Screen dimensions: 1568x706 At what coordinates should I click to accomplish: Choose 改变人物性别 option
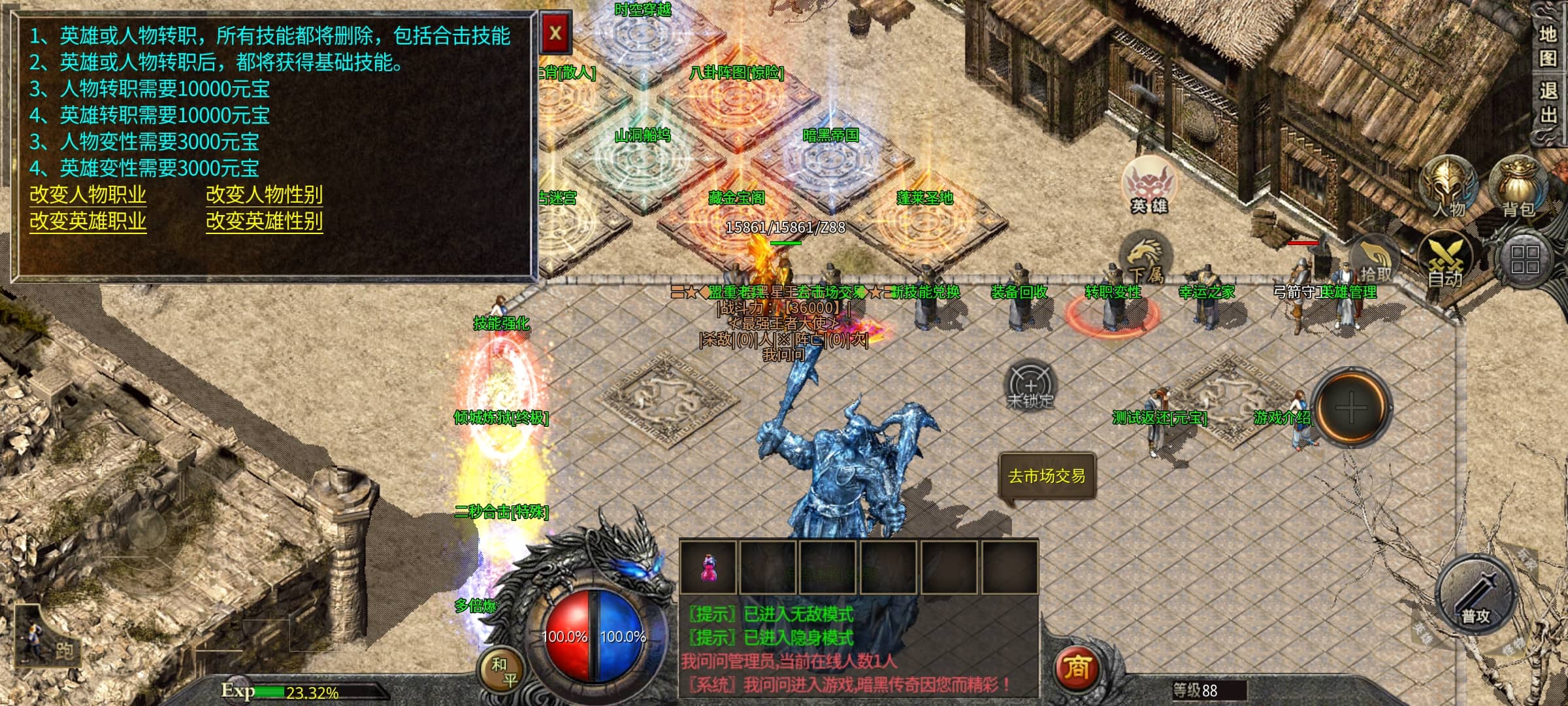click(x=264, y=195)
